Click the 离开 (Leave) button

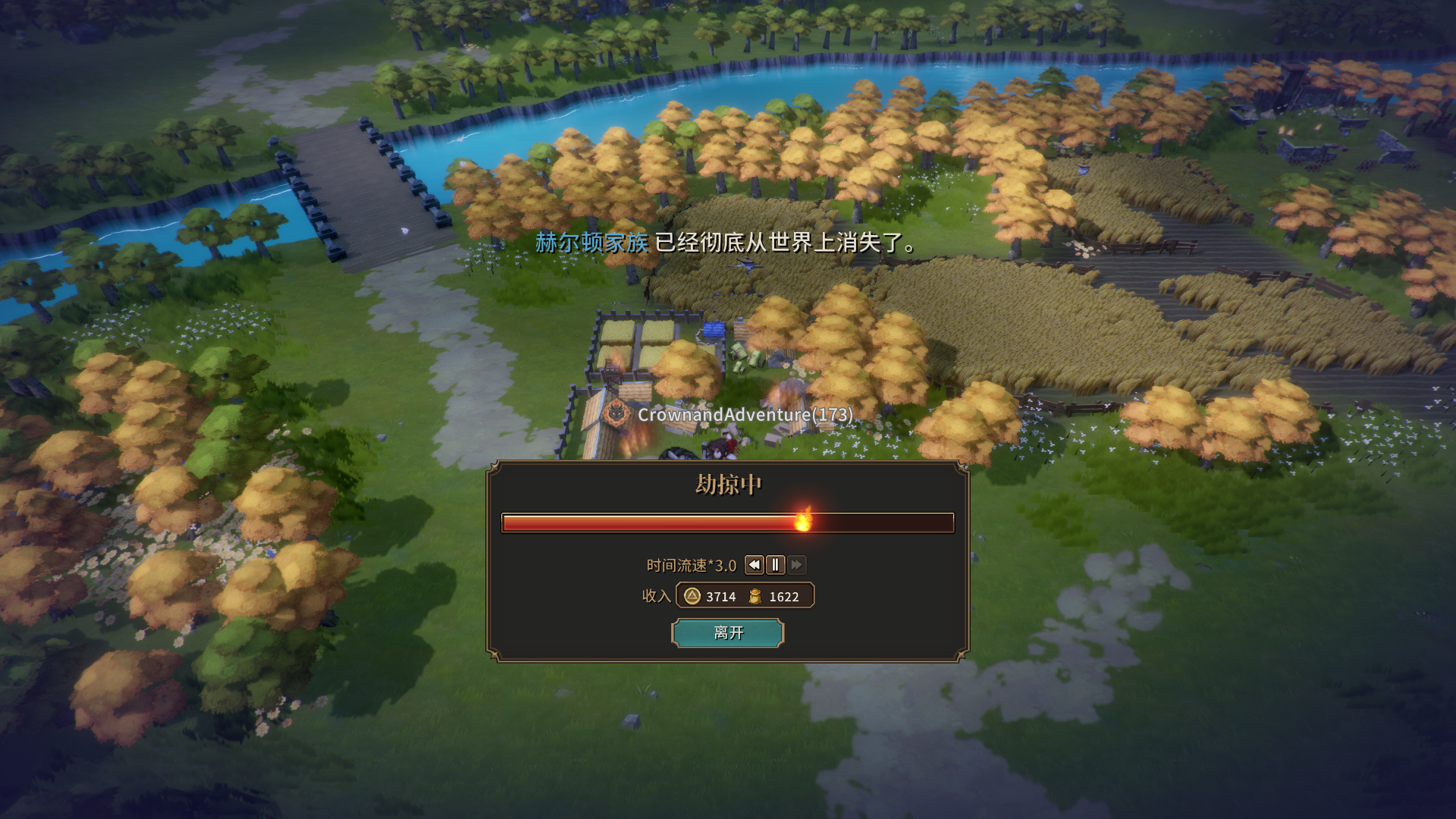[727, 632]
